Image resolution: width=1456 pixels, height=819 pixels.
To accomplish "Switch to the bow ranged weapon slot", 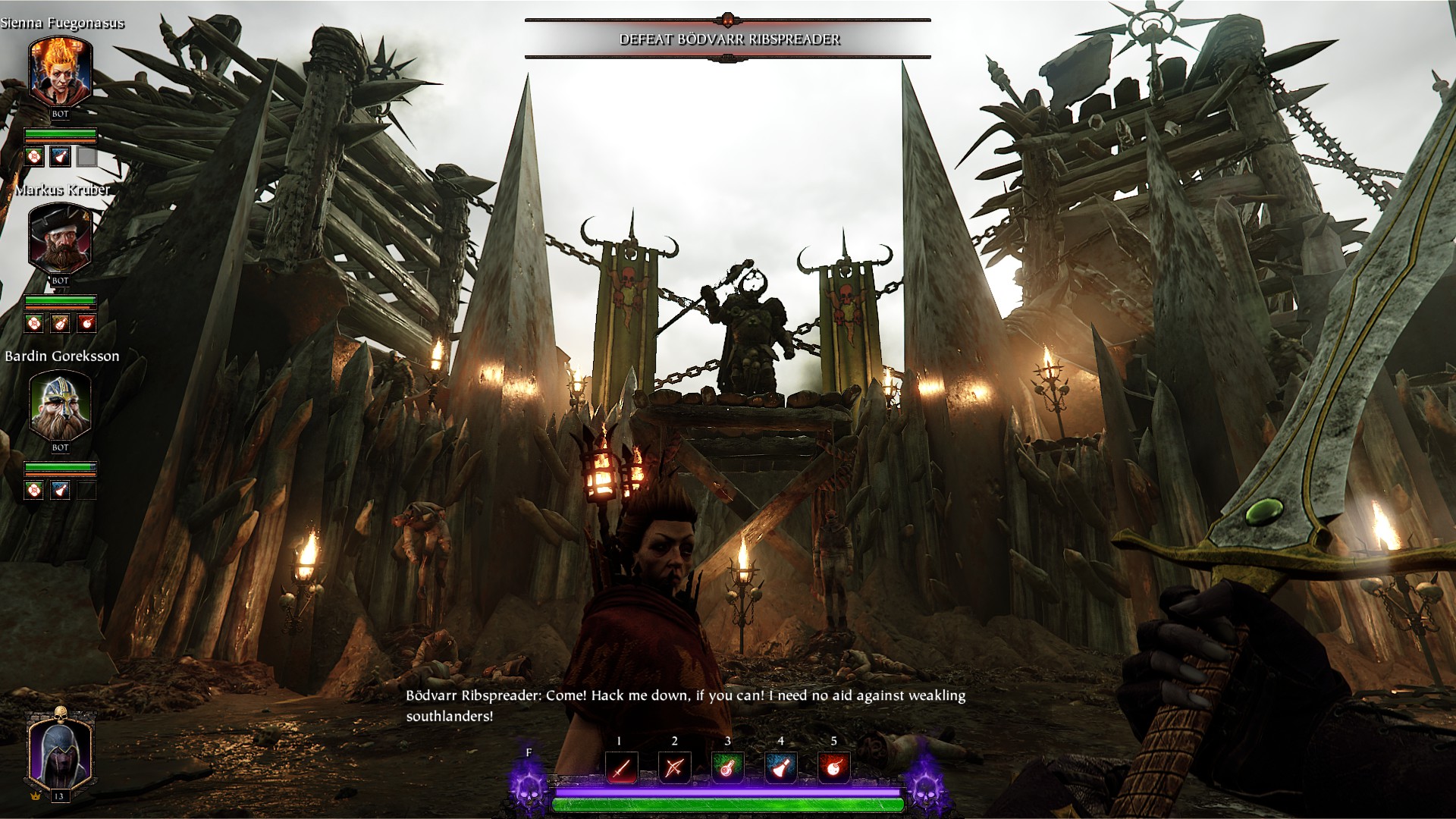I will point(674,768).
